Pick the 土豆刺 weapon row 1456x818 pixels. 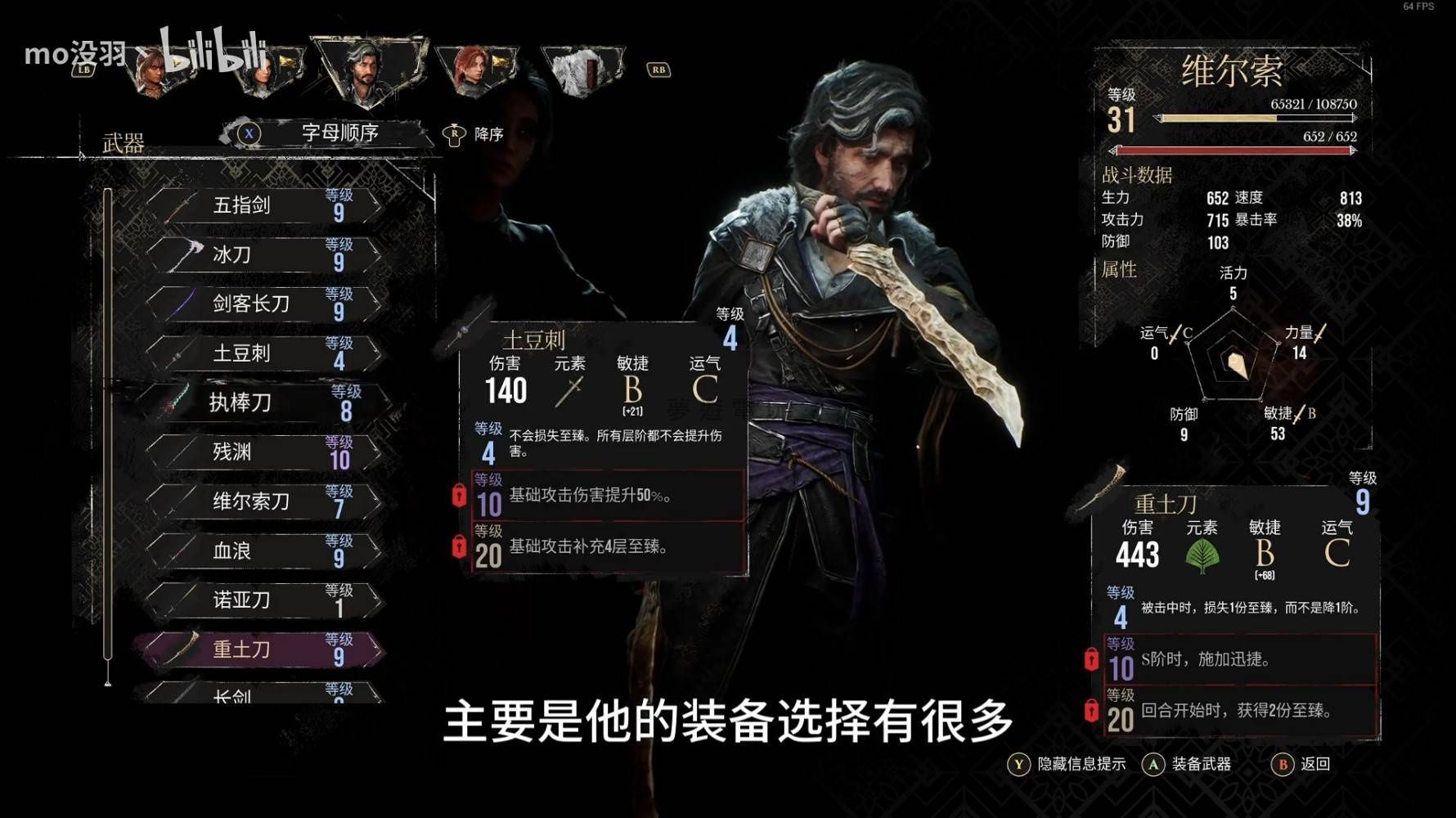(x=262, y=353)
